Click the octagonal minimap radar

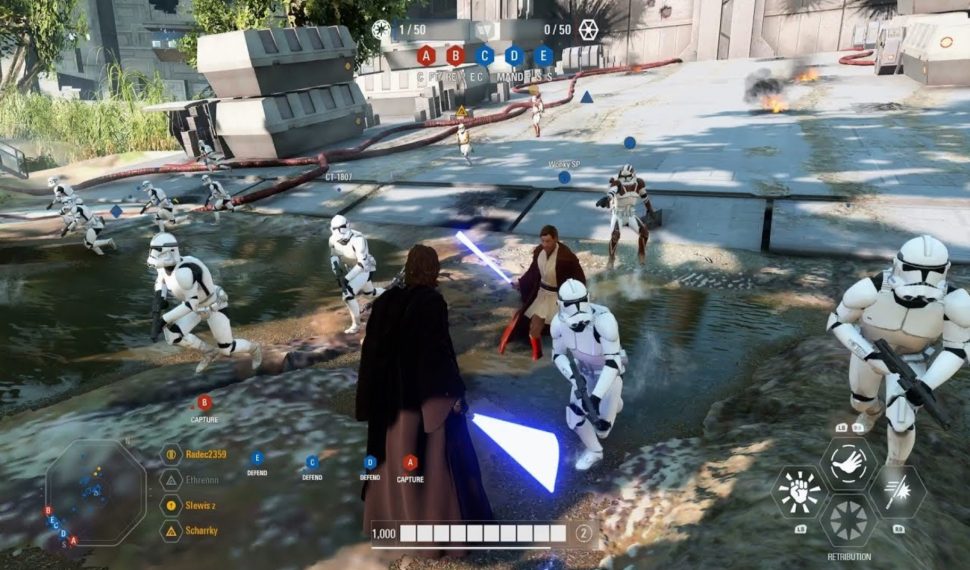point(96,494)
